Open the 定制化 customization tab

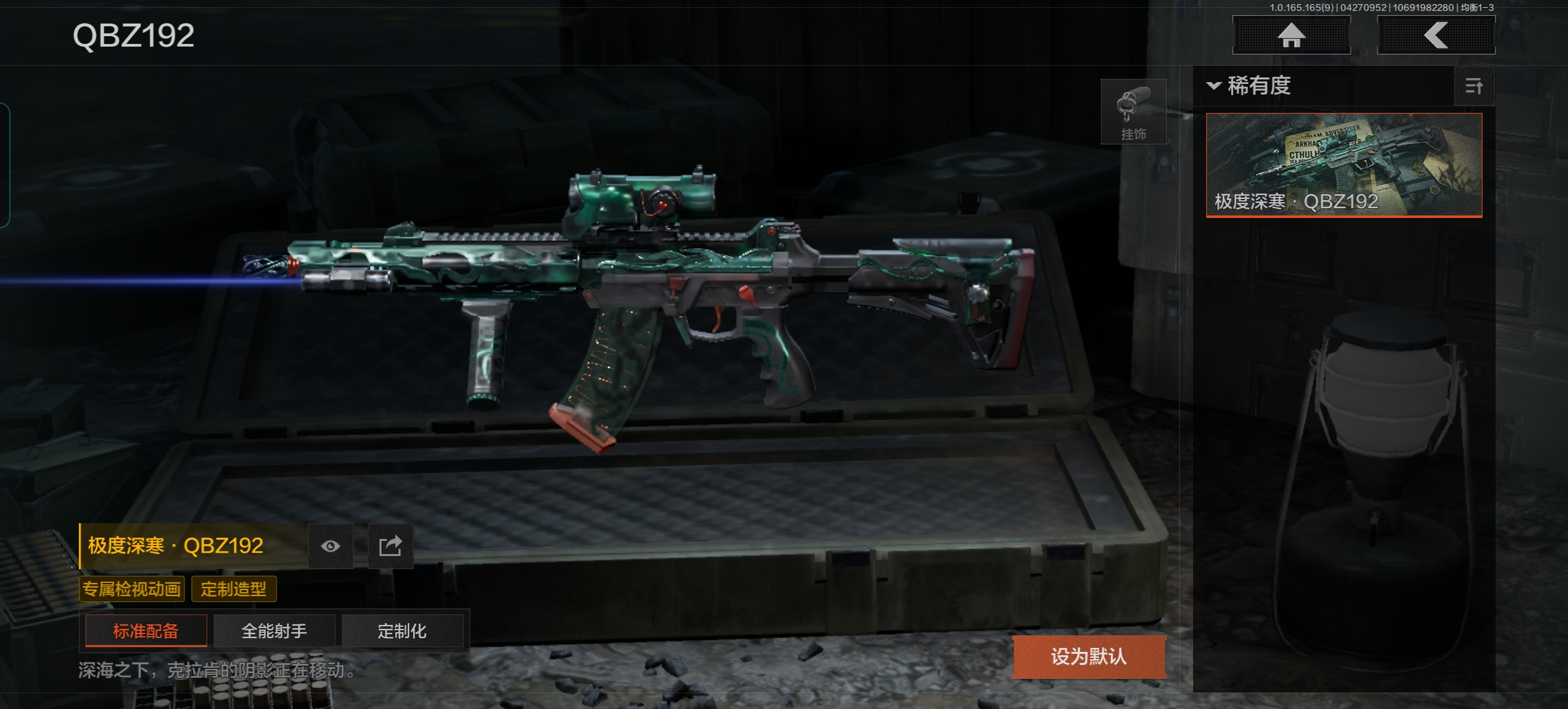pos(402,631)
